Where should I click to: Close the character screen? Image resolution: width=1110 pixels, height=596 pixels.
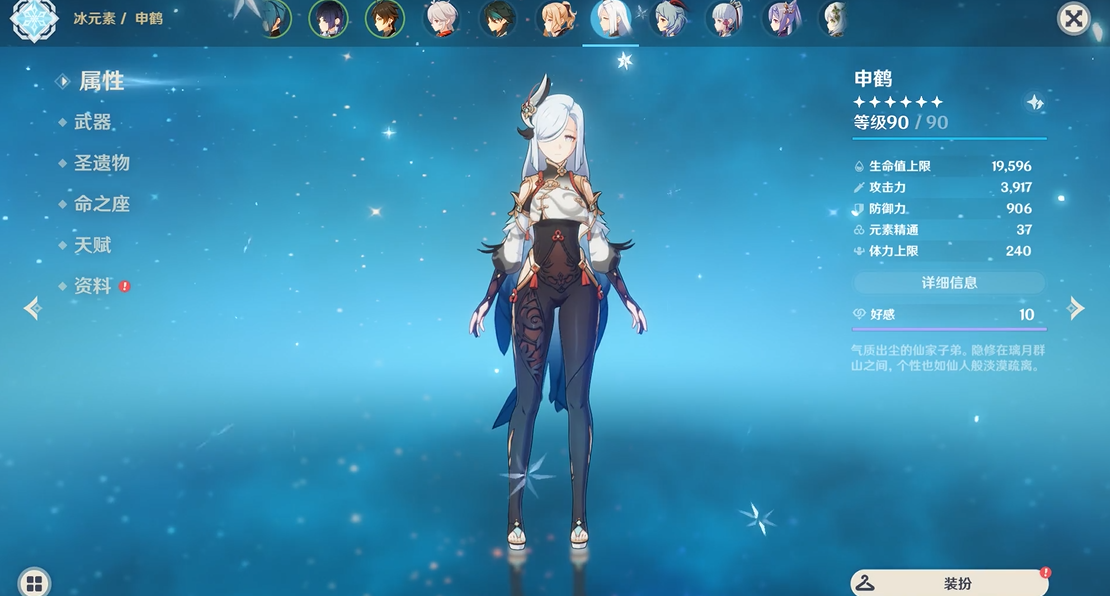[x=1073, y=18]
